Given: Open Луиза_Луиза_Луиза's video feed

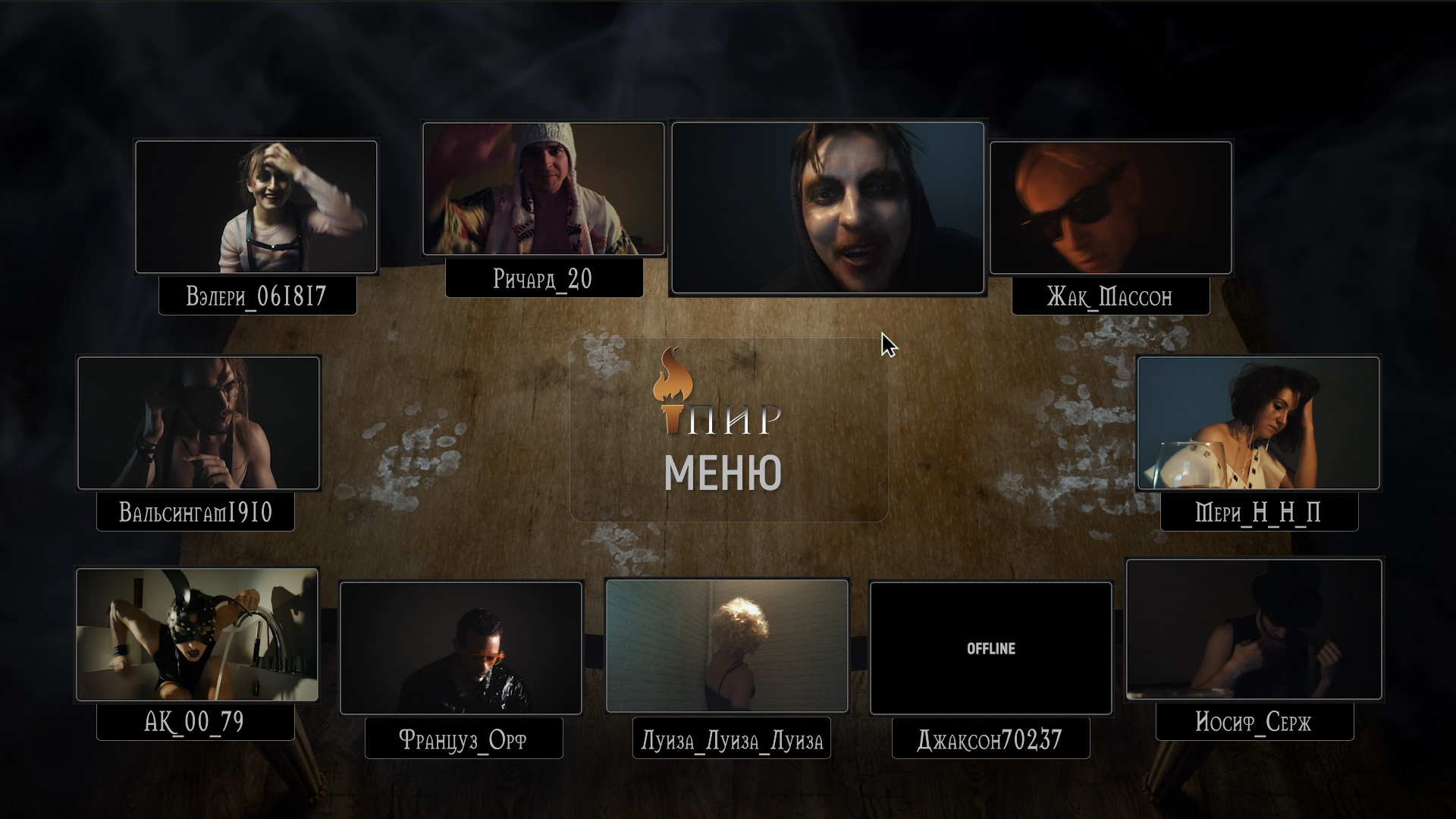Looking at the screenshot, I should pos(726,646).
